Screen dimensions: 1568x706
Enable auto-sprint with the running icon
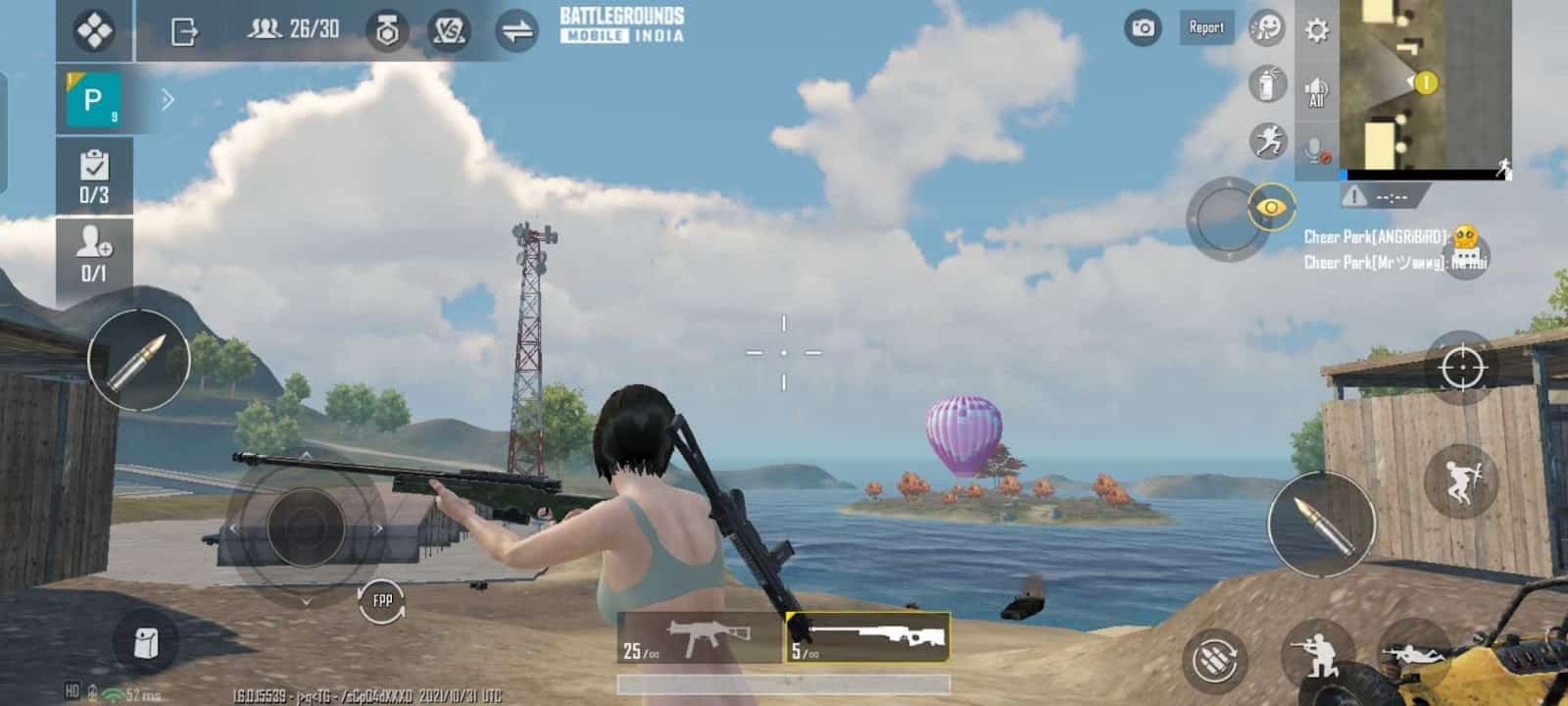(x=1266, y=140)
